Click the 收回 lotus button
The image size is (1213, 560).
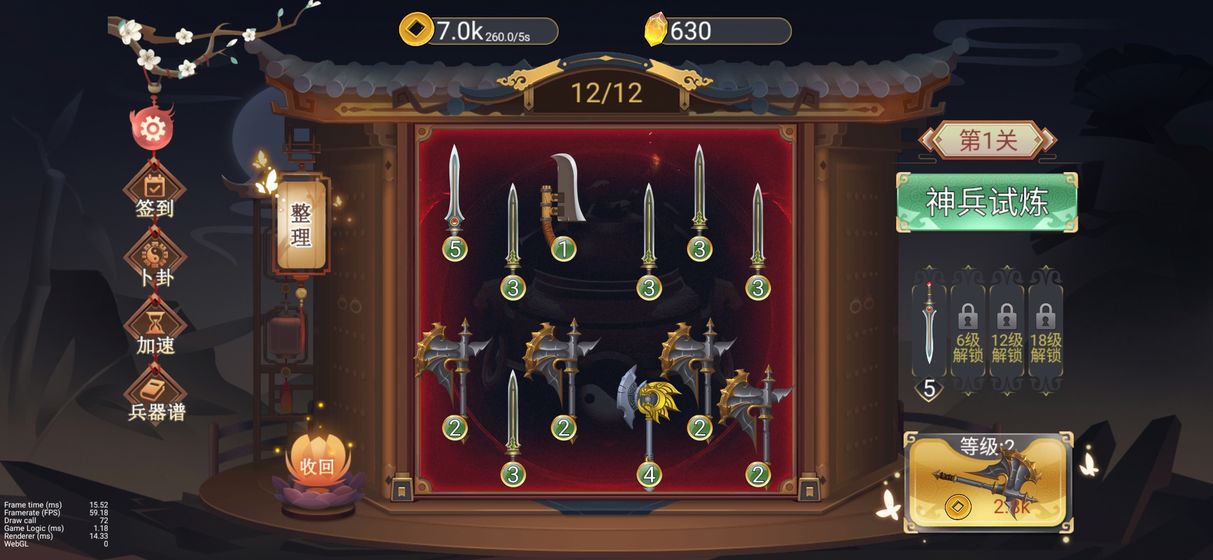pos(316,465)
